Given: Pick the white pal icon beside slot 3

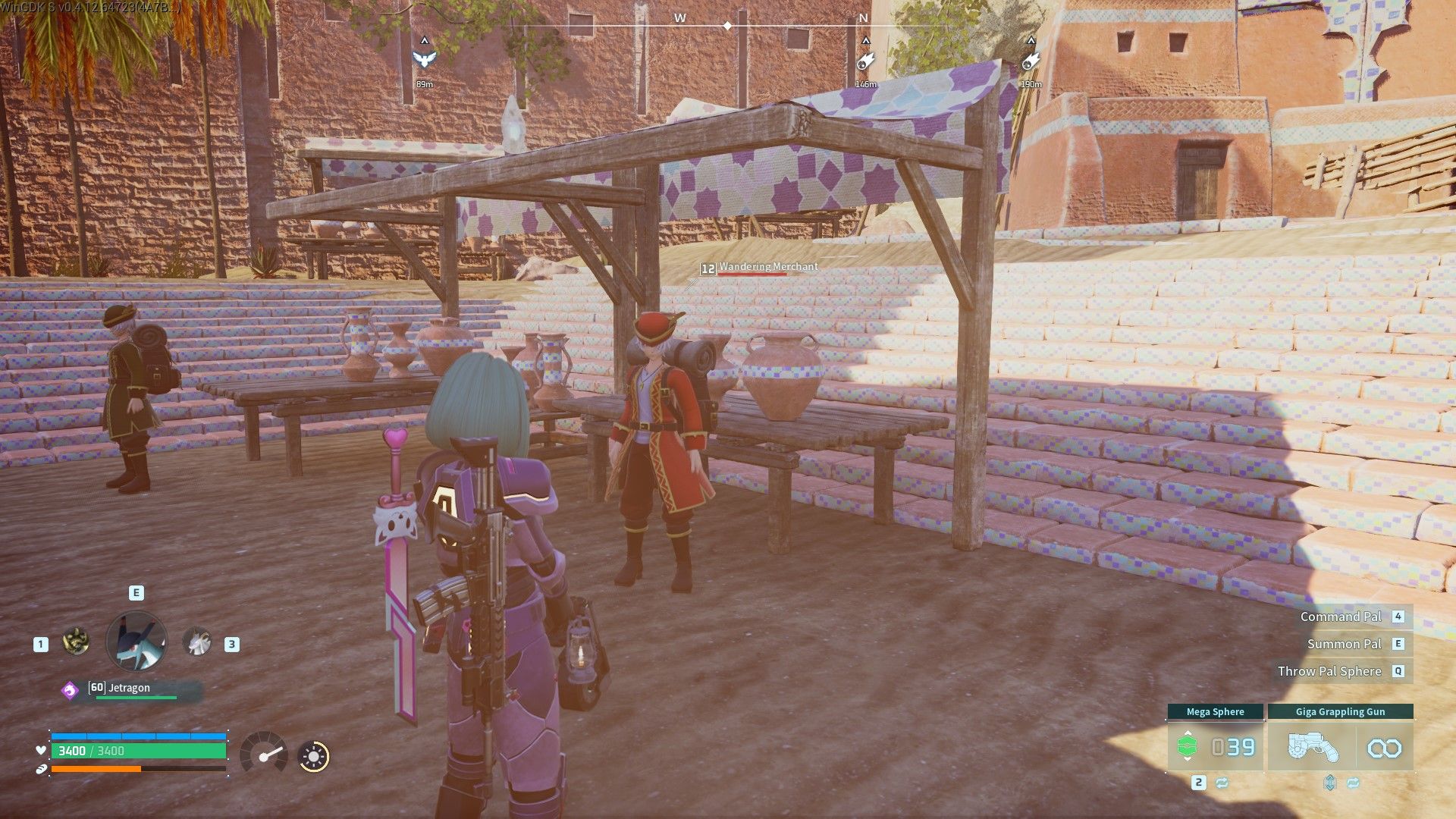Looking at the screenshot, I should [x=197, y=643].
